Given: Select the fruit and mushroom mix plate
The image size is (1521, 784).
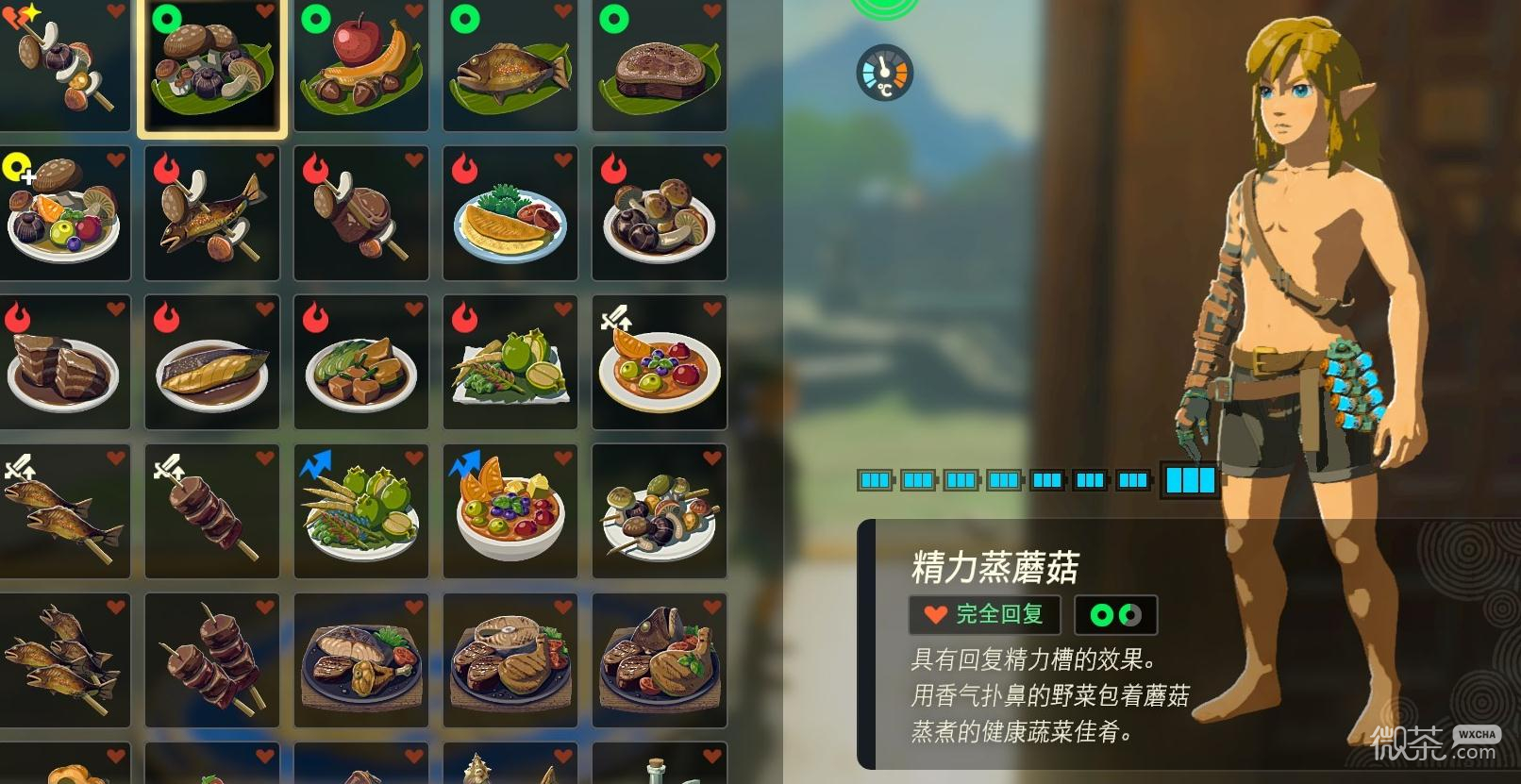Looking at the screenshot, I should [63, 214].
